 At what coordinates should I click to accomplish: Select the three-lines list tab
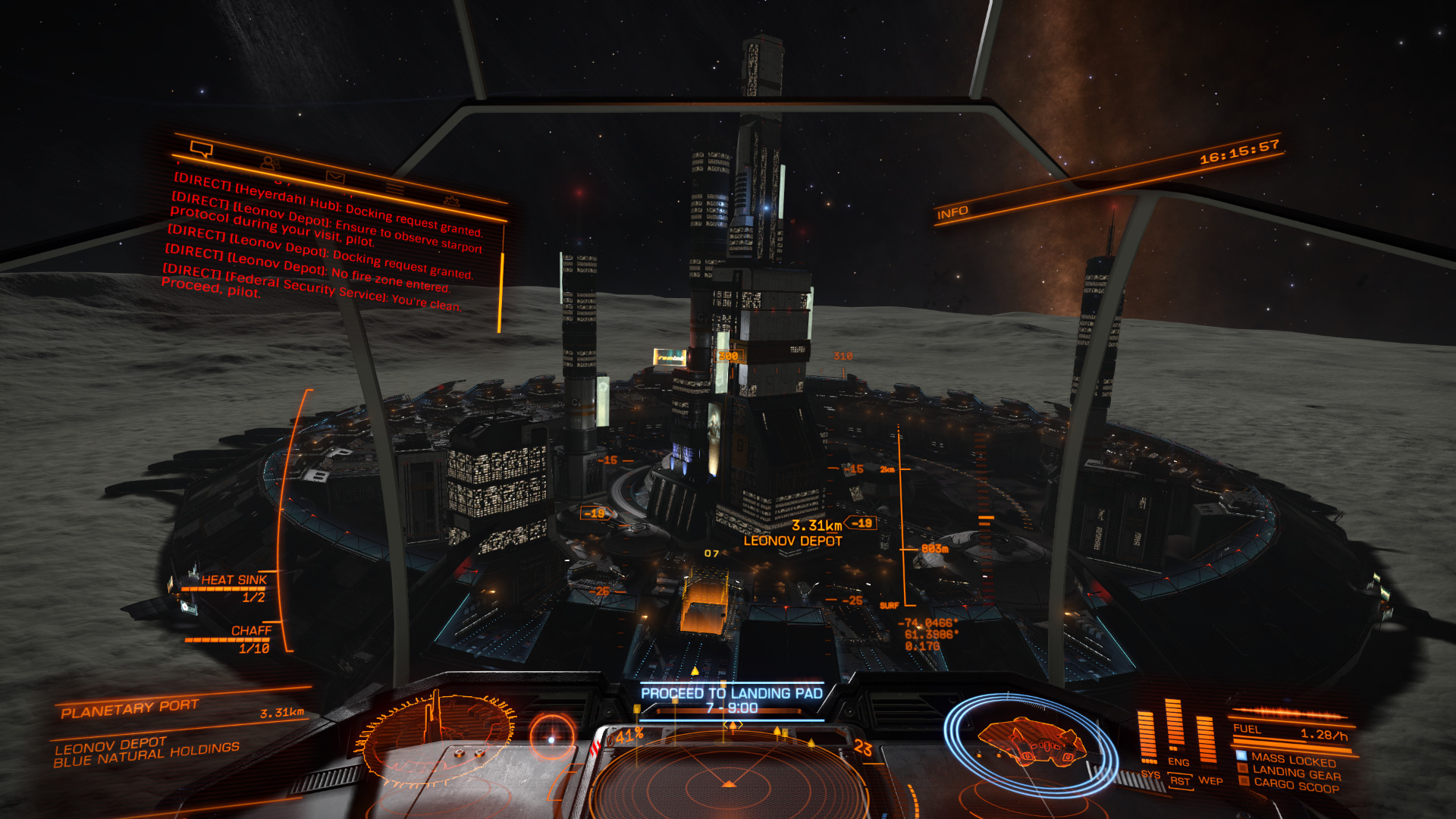(x=394, y=188)
